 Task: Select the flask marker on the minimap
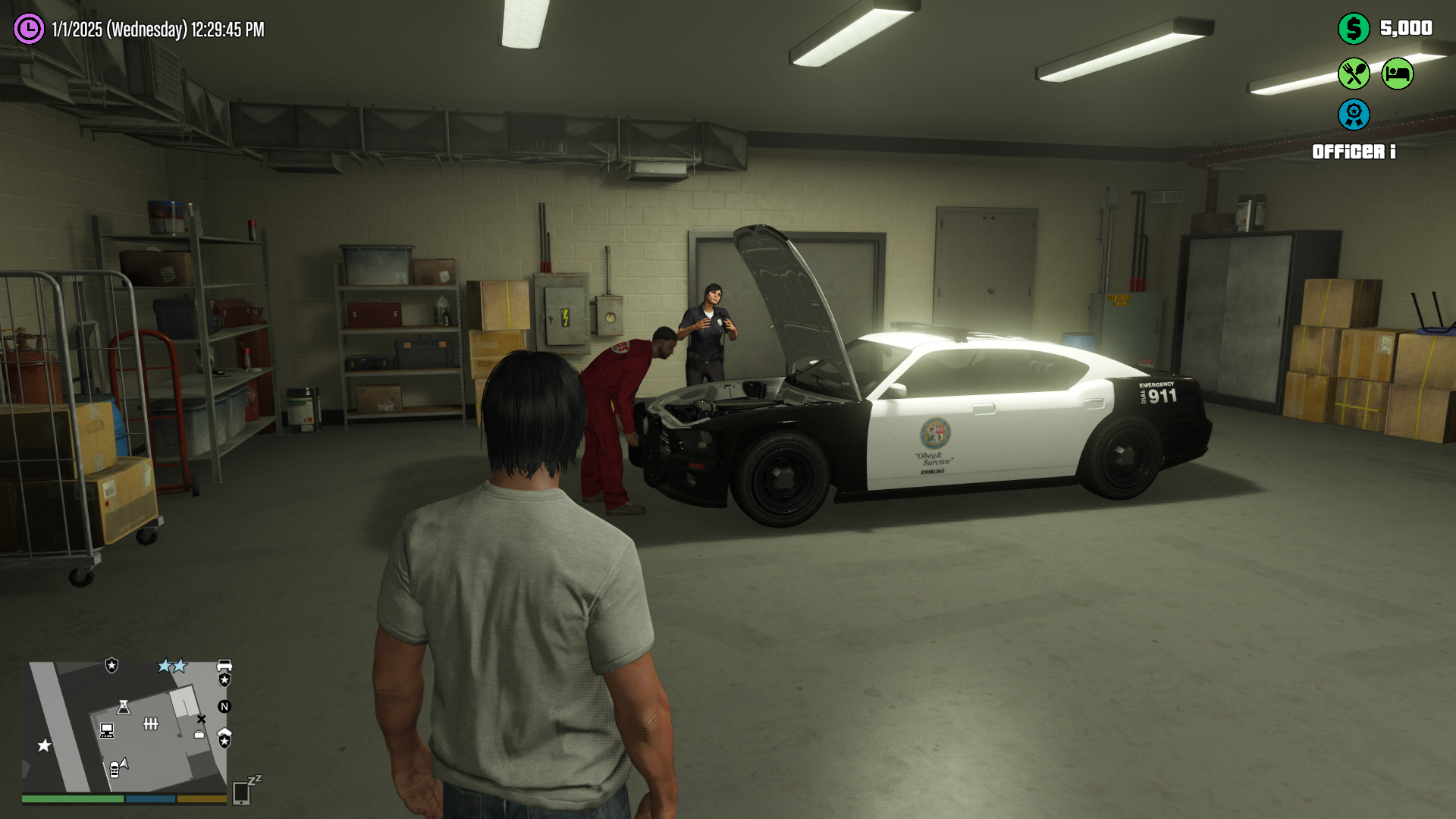click(x=124, y=708)
